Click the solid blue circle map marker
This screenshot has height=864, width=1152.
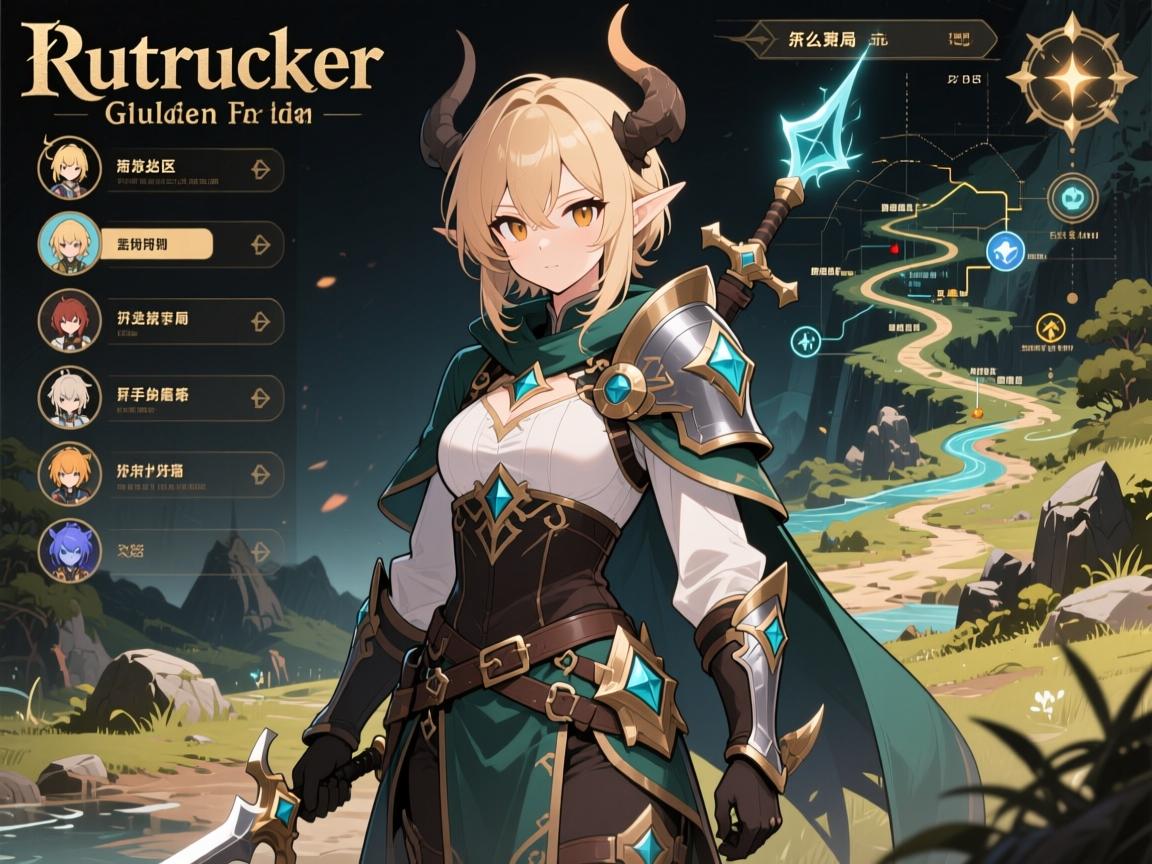(x=1003, y=250)
